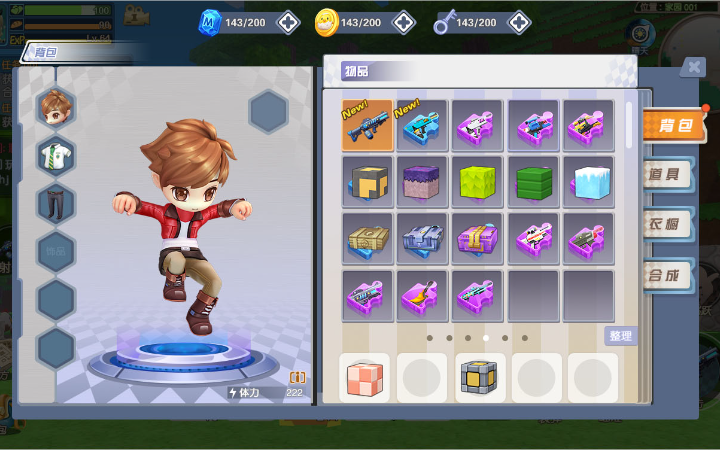Add more blue gem currency
720x450 pixels.
pos(287,22)
